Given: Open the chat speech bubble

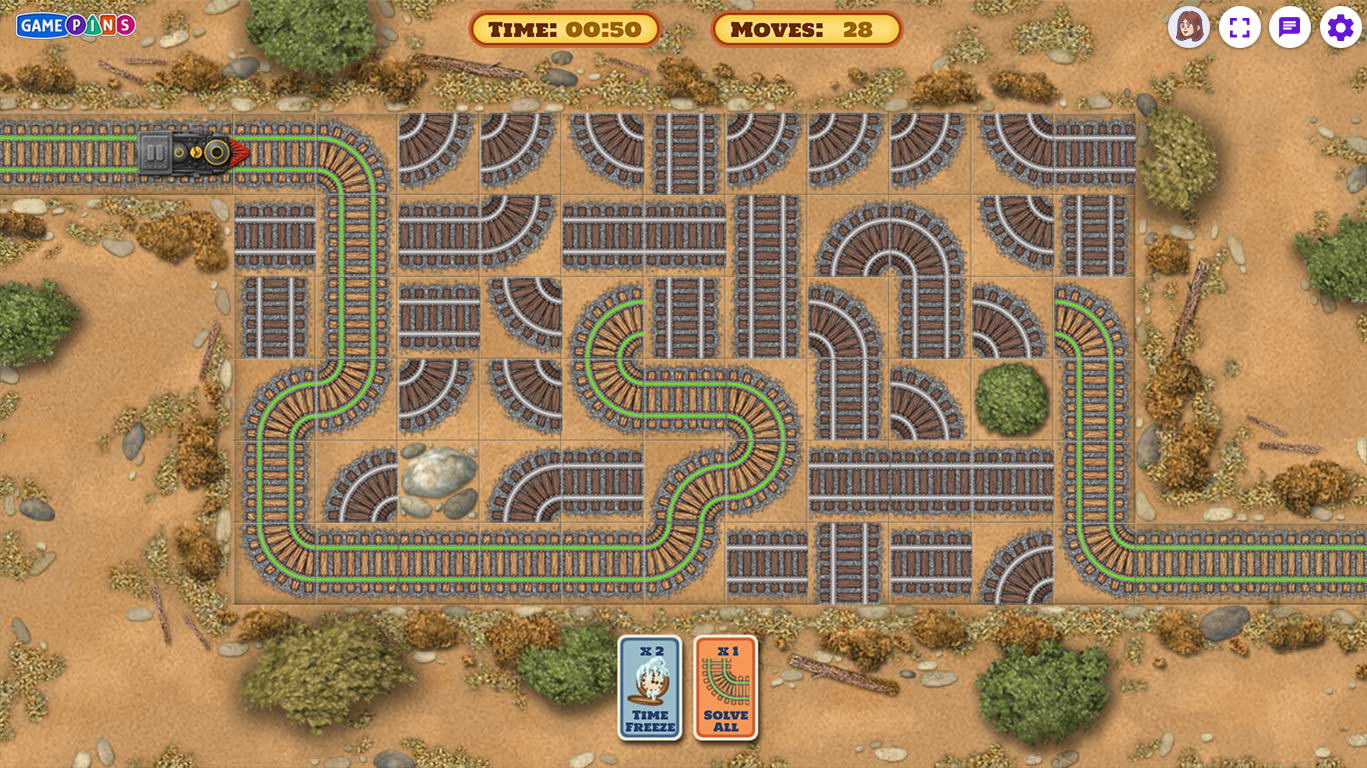Looking at the screenshot, I should (x=1290, y=27).
